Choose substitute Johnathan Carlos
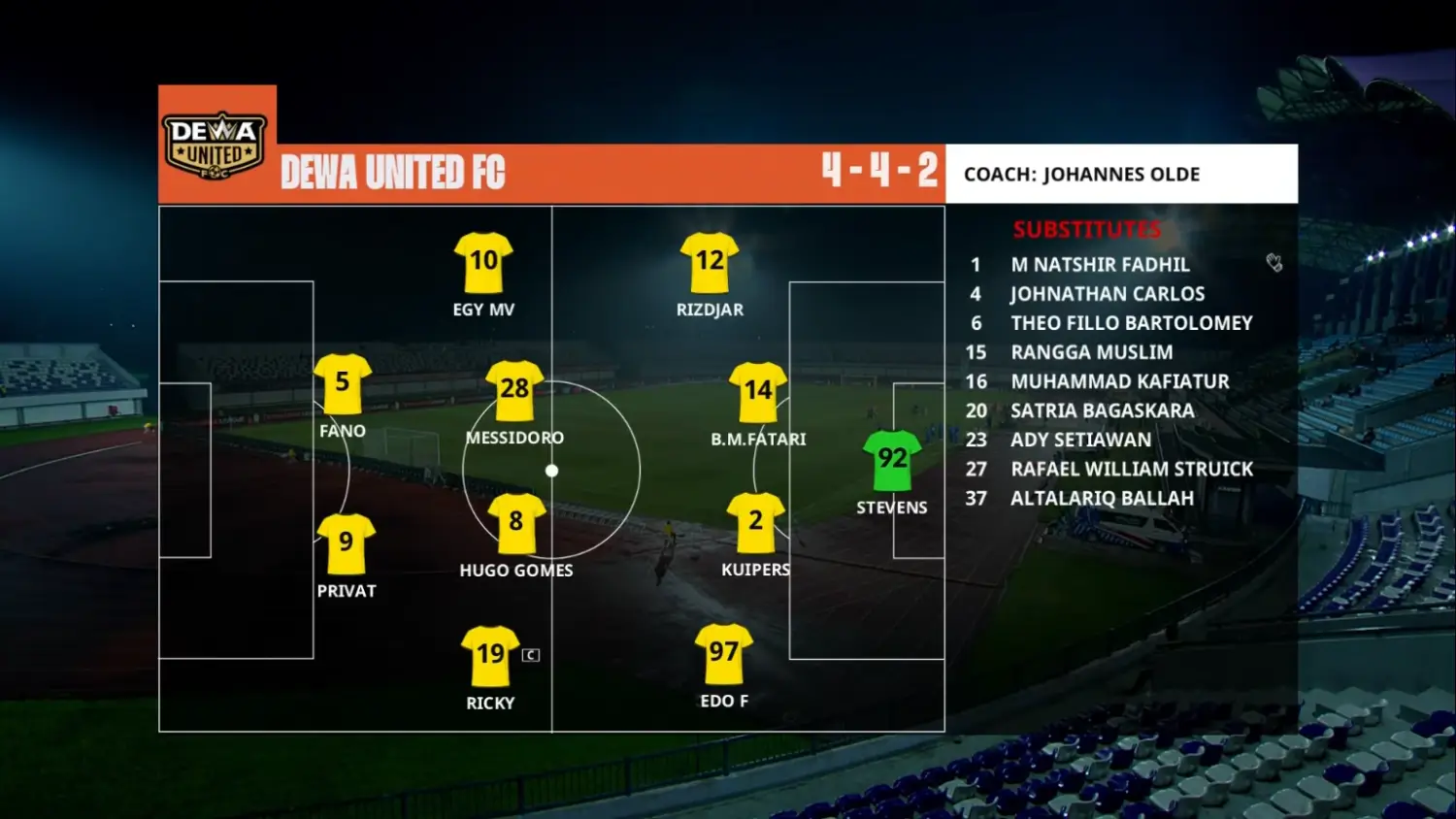 tap(1108, 294)
